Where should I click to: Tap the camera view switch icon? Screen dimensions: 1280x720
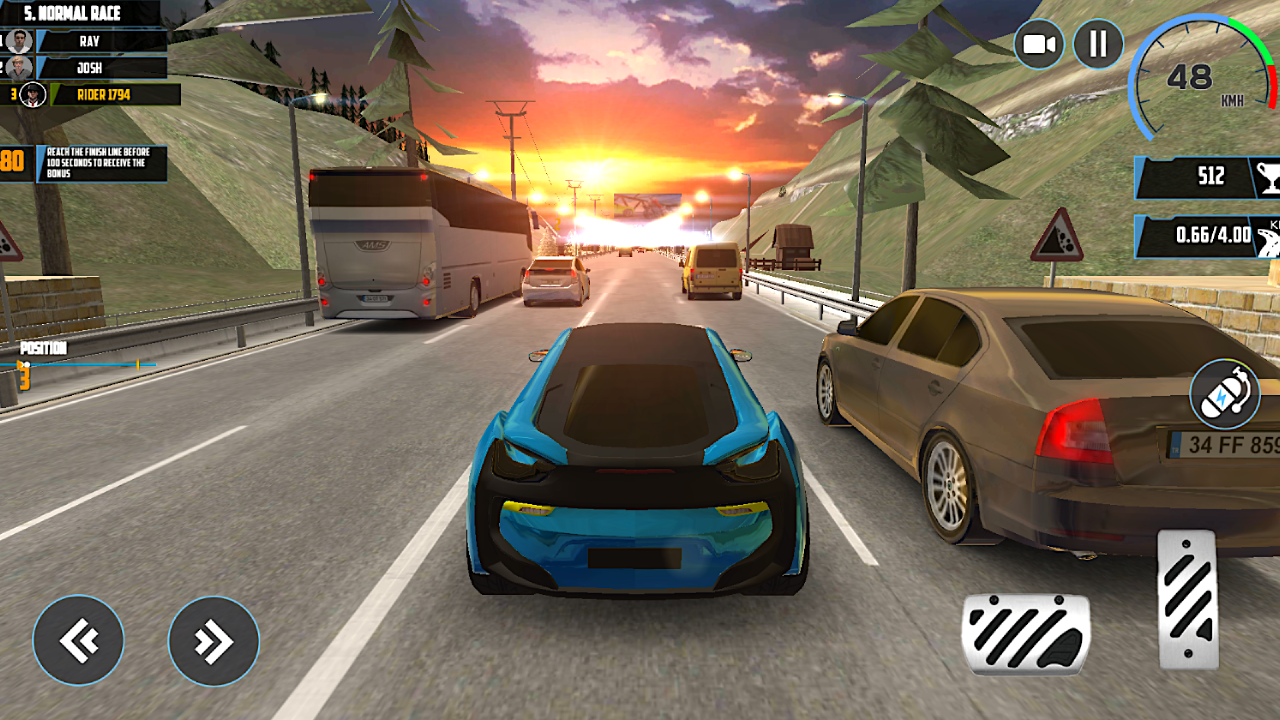tap(1038, 42)
